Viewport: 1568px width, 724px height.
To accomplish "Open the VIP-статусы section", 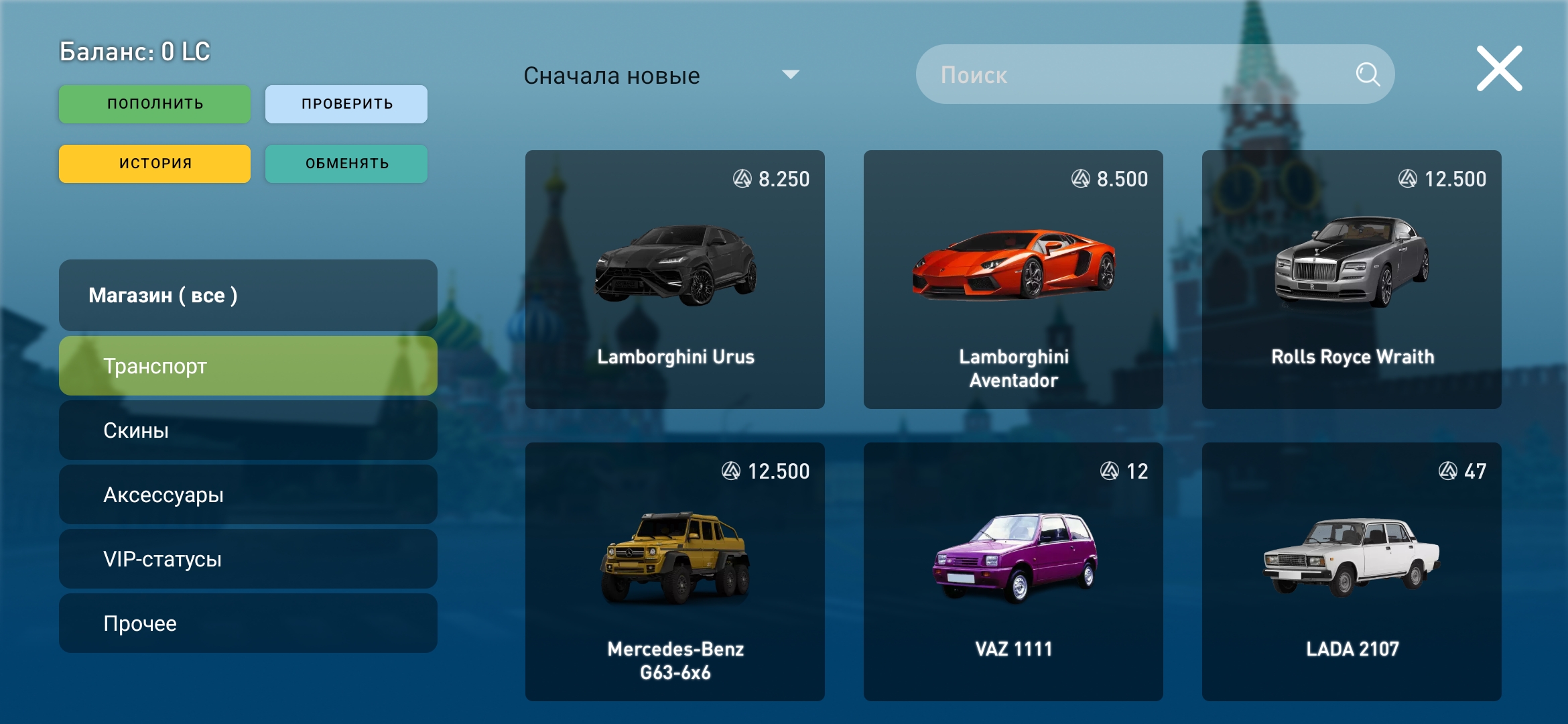I will point(248,558).
